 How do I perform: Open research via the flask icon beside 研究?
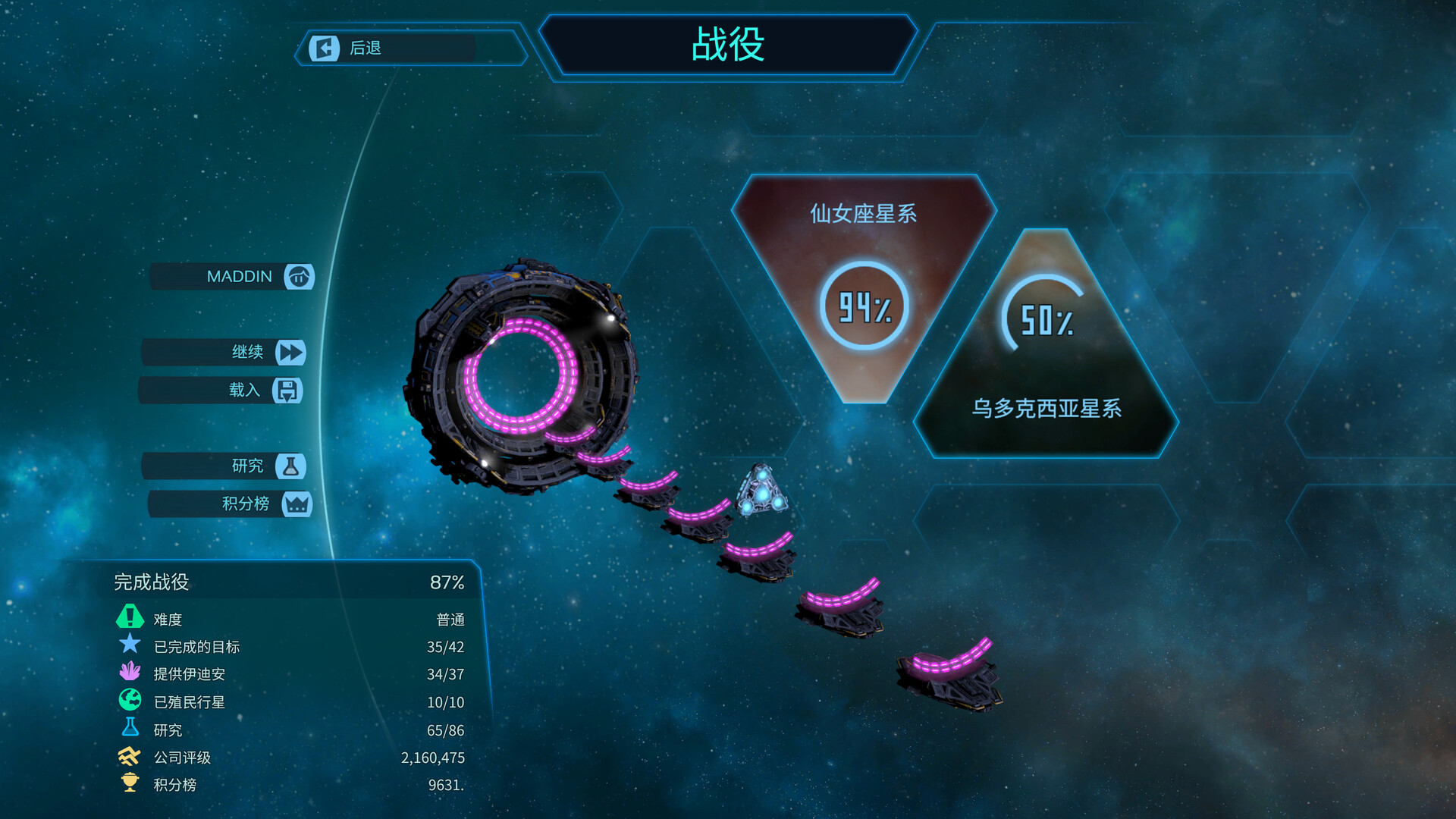[x=290, y=466]
